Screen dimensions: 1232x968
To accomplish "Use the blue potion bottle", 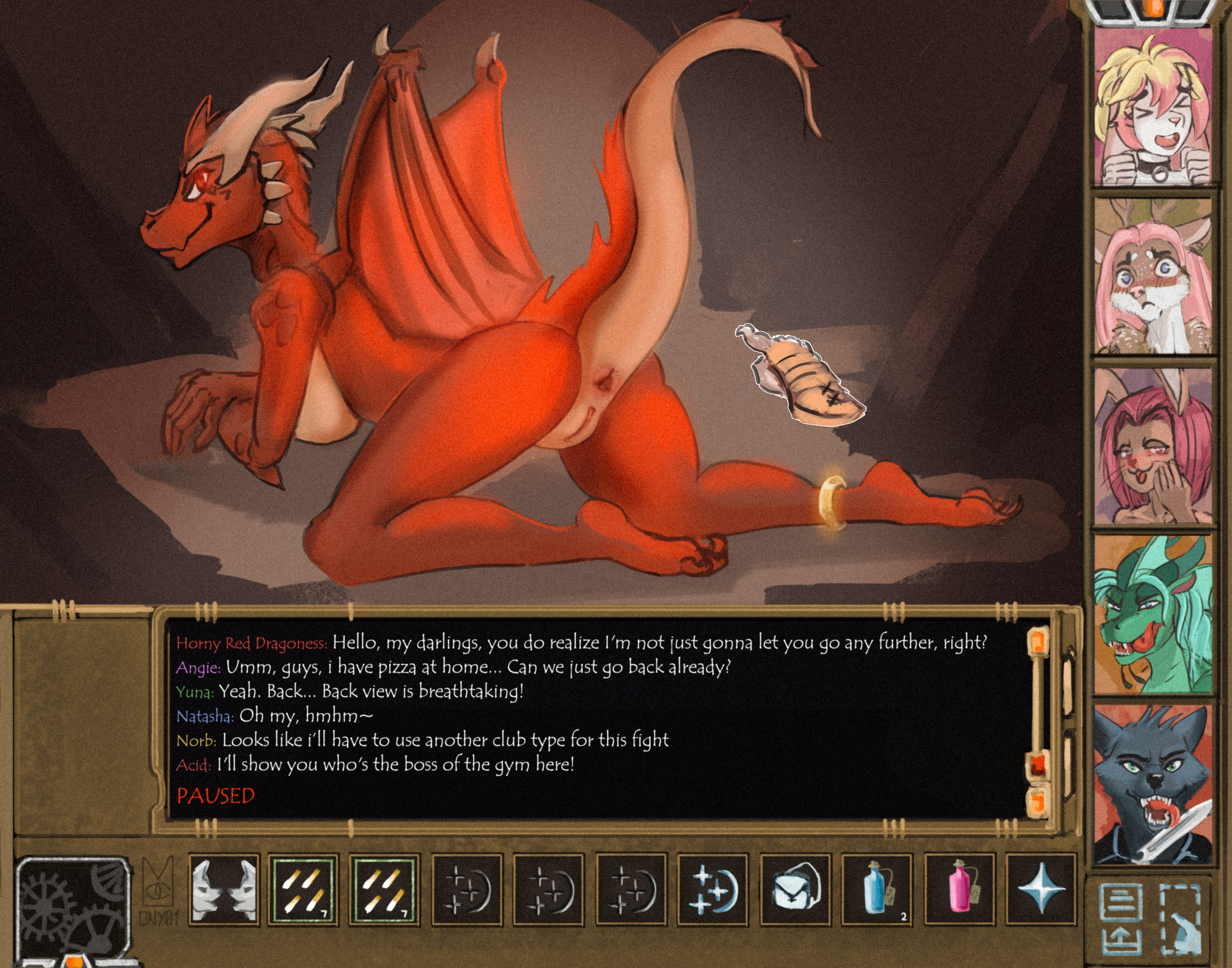I will click(876, 890).
